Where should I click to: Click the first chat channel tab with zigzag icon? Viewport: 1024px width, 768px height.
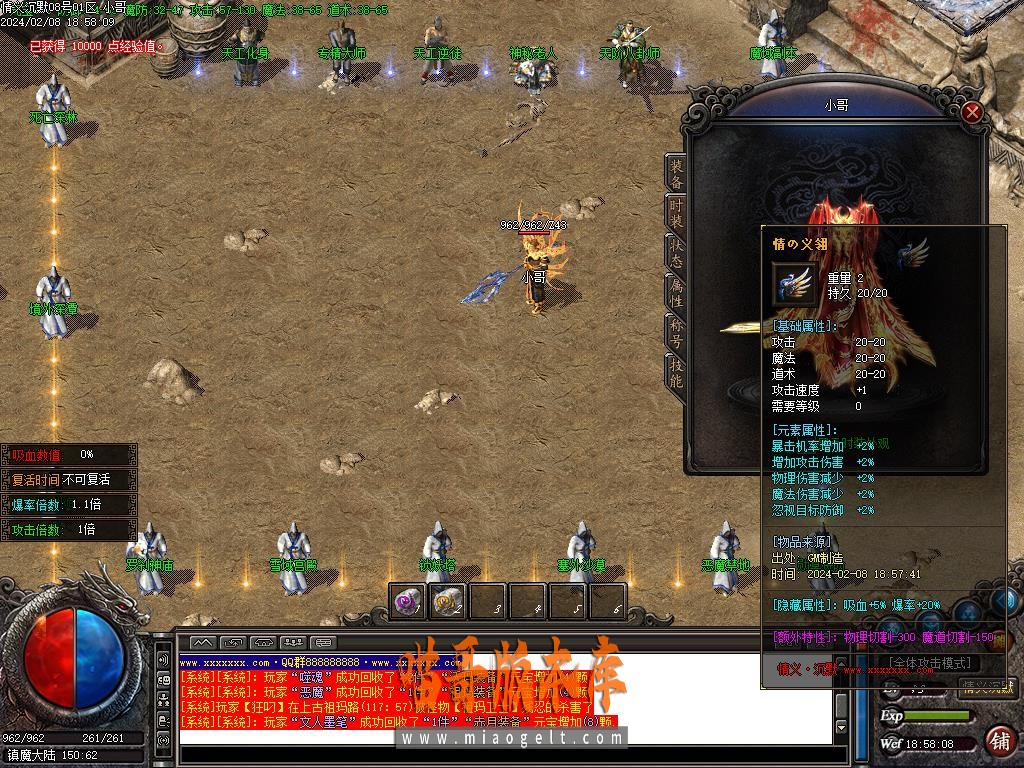pyautogui.click(x=203, y=642)
